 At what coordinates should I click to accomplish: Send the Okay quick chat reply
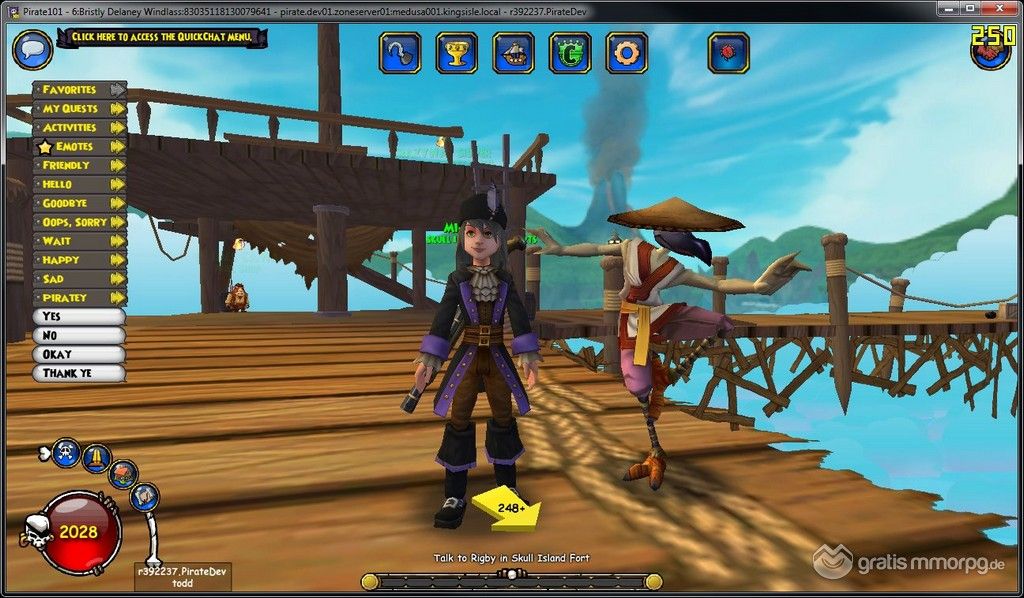79,355
